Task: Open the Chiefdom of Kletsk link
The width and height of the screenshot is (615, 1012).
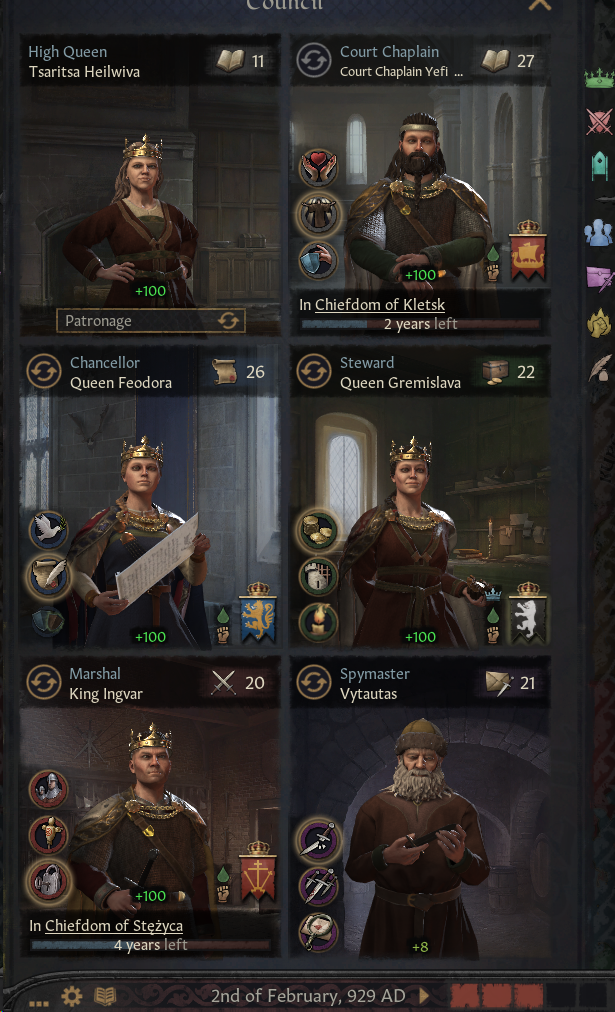Action: [x=380, y=305]
